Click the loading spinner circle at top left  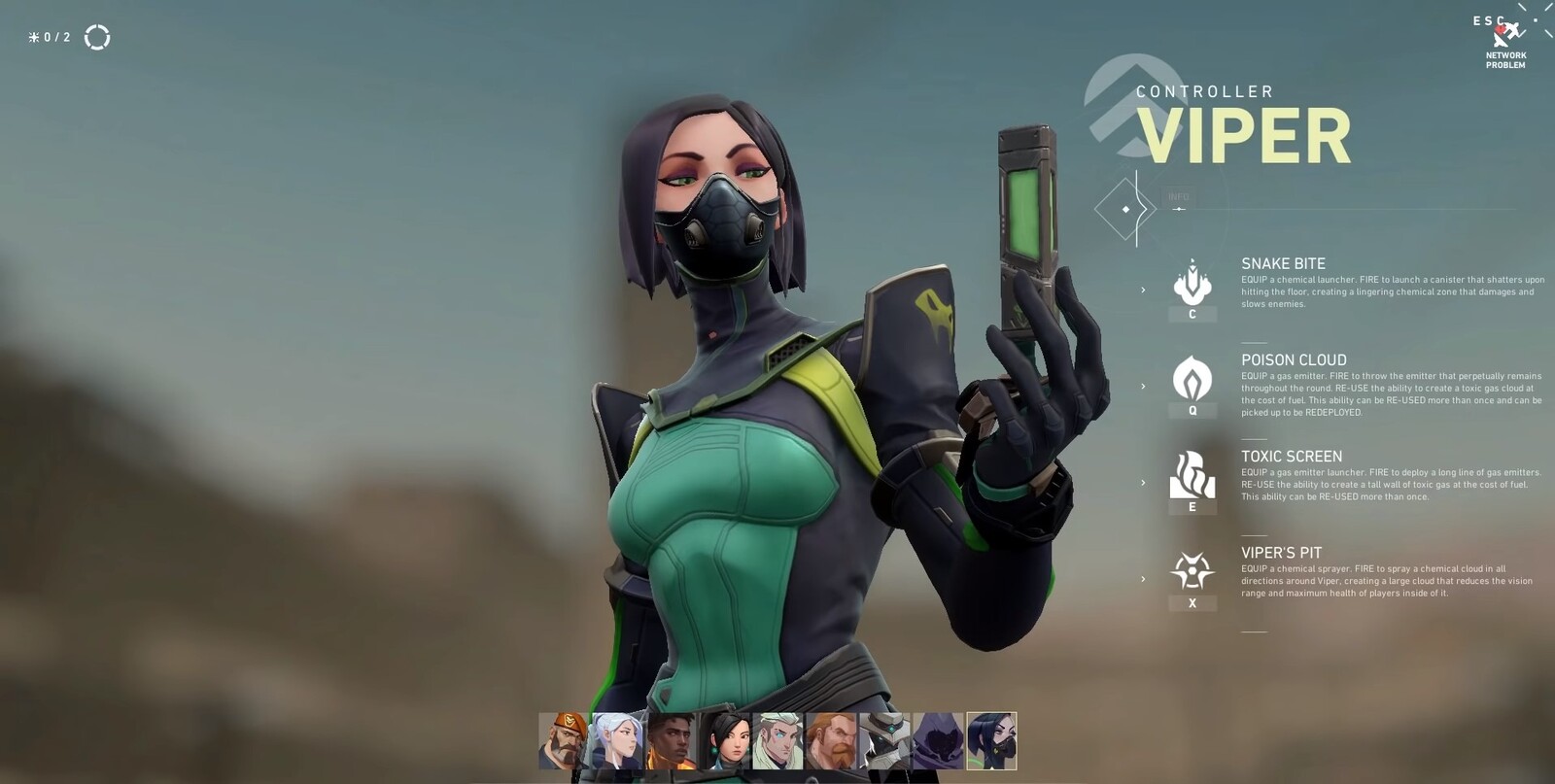coord(96,38)
